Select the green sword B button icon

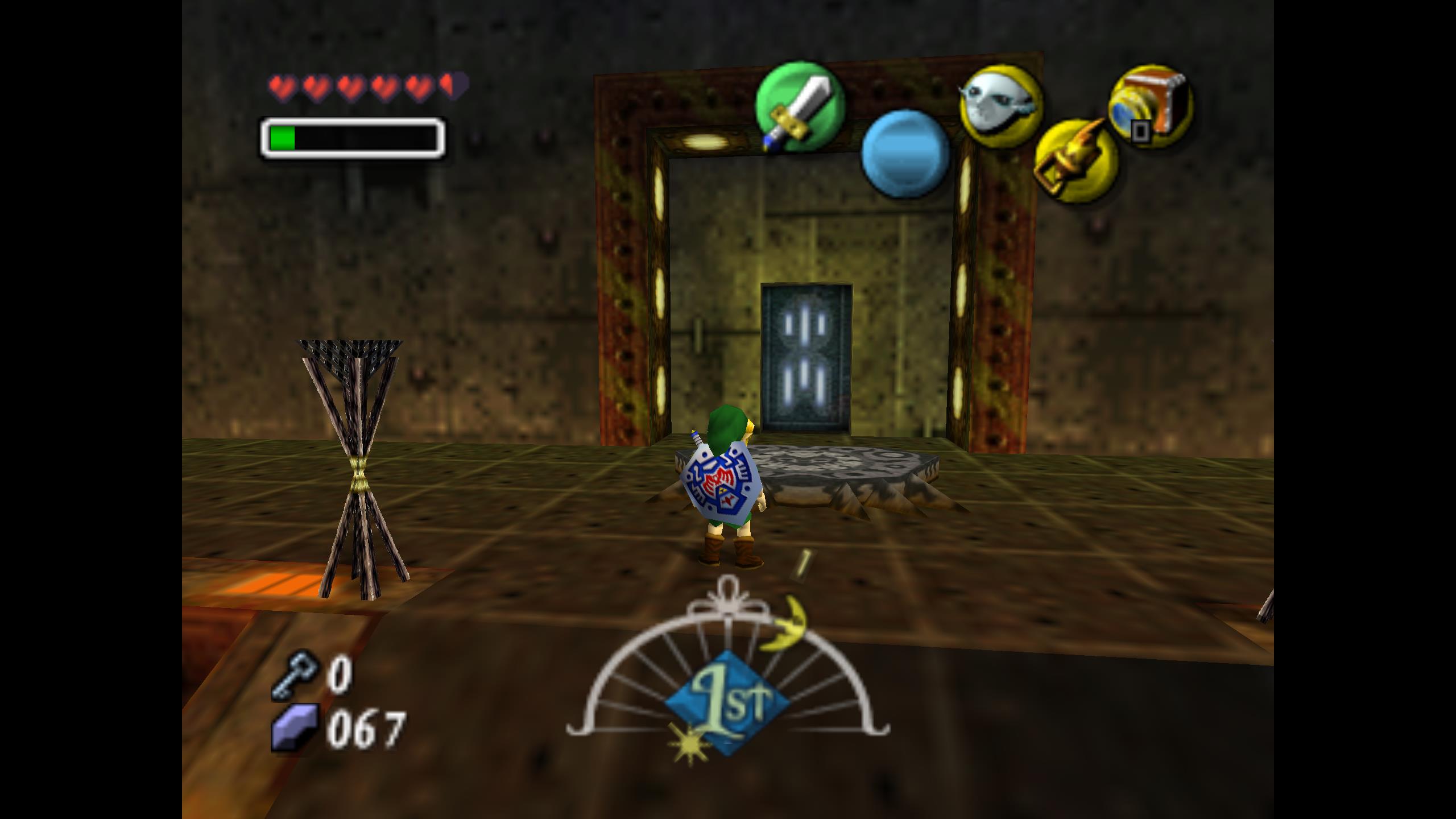point(800,107)
